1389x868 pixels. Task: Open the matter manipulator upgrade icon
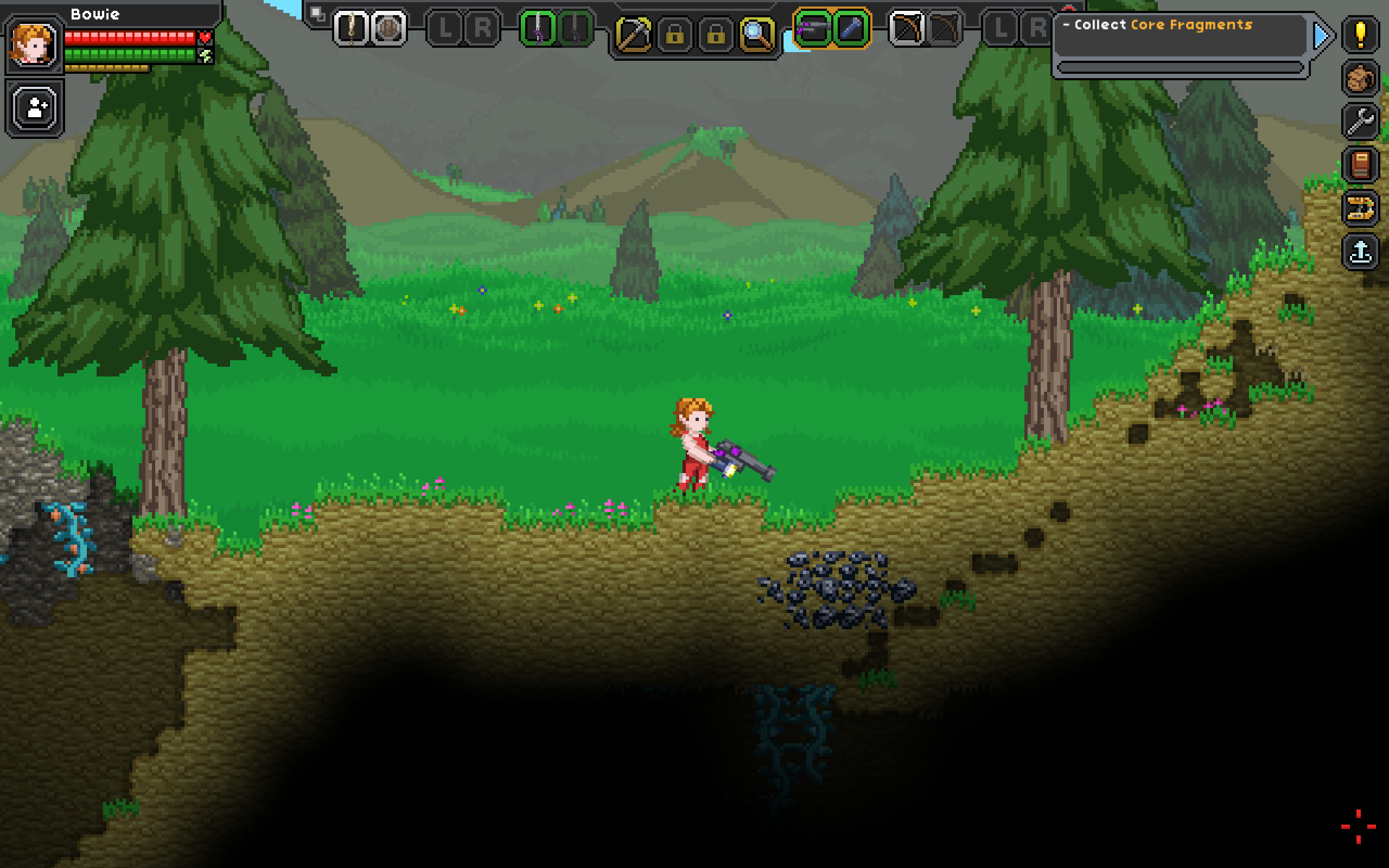tap(1360, 208)
